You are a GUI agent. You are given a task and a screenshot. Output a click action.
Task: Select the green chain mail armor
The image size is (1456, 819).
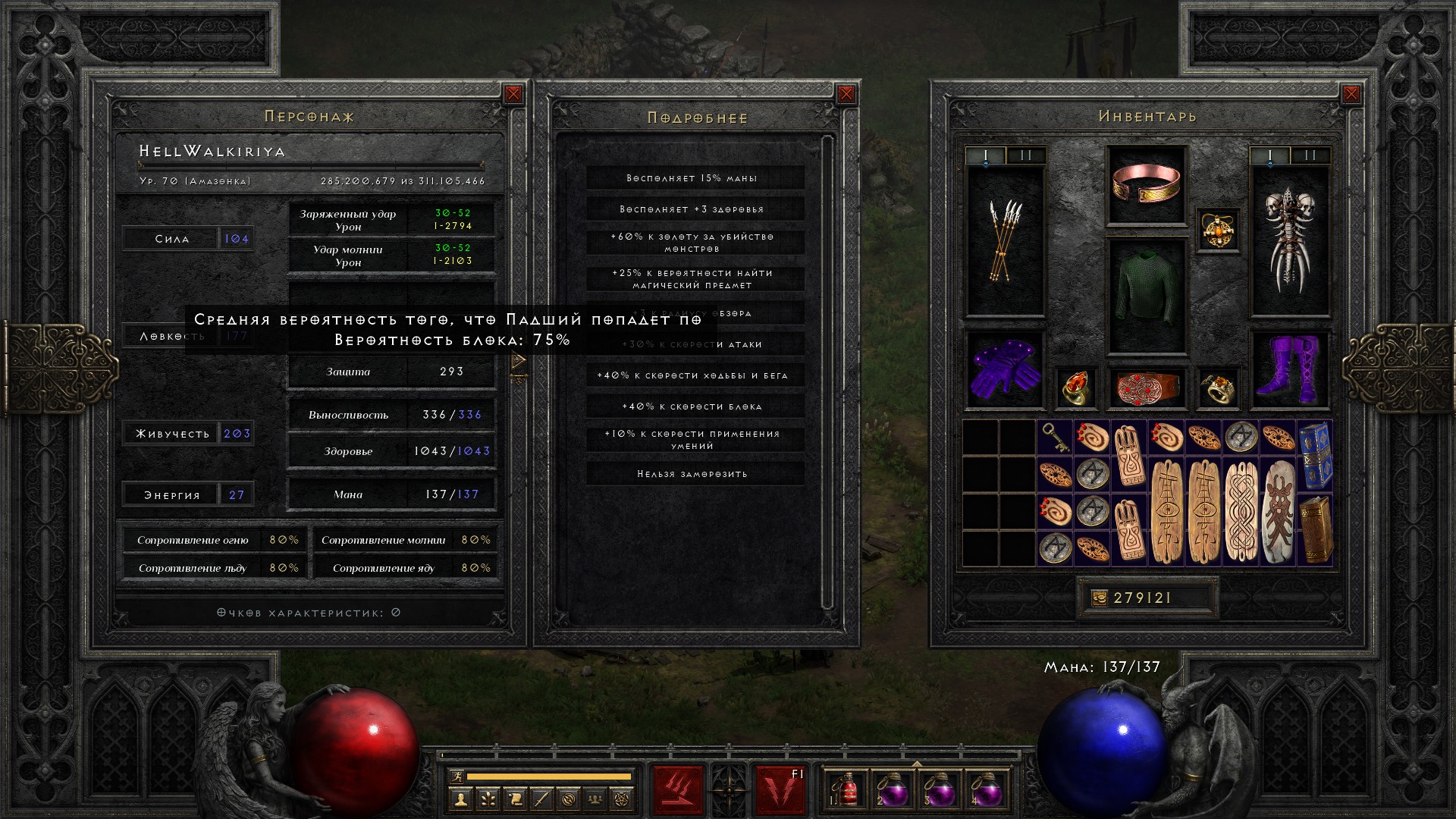click(1146, 296)
